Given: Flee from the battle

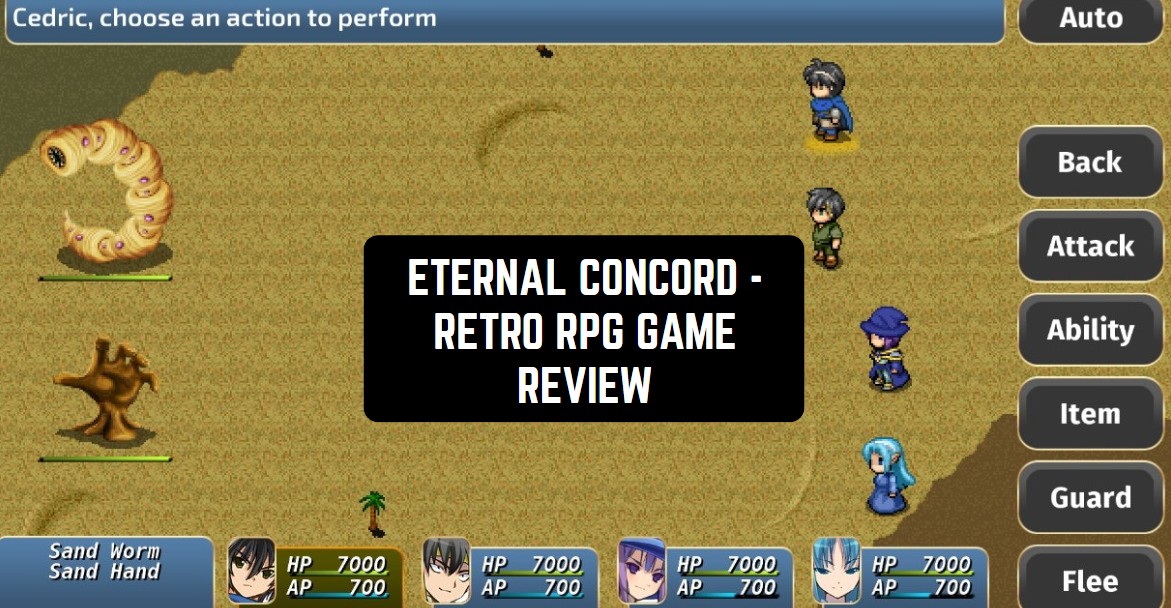Looking at the screenshot, I should click(x=1090, y=580).
